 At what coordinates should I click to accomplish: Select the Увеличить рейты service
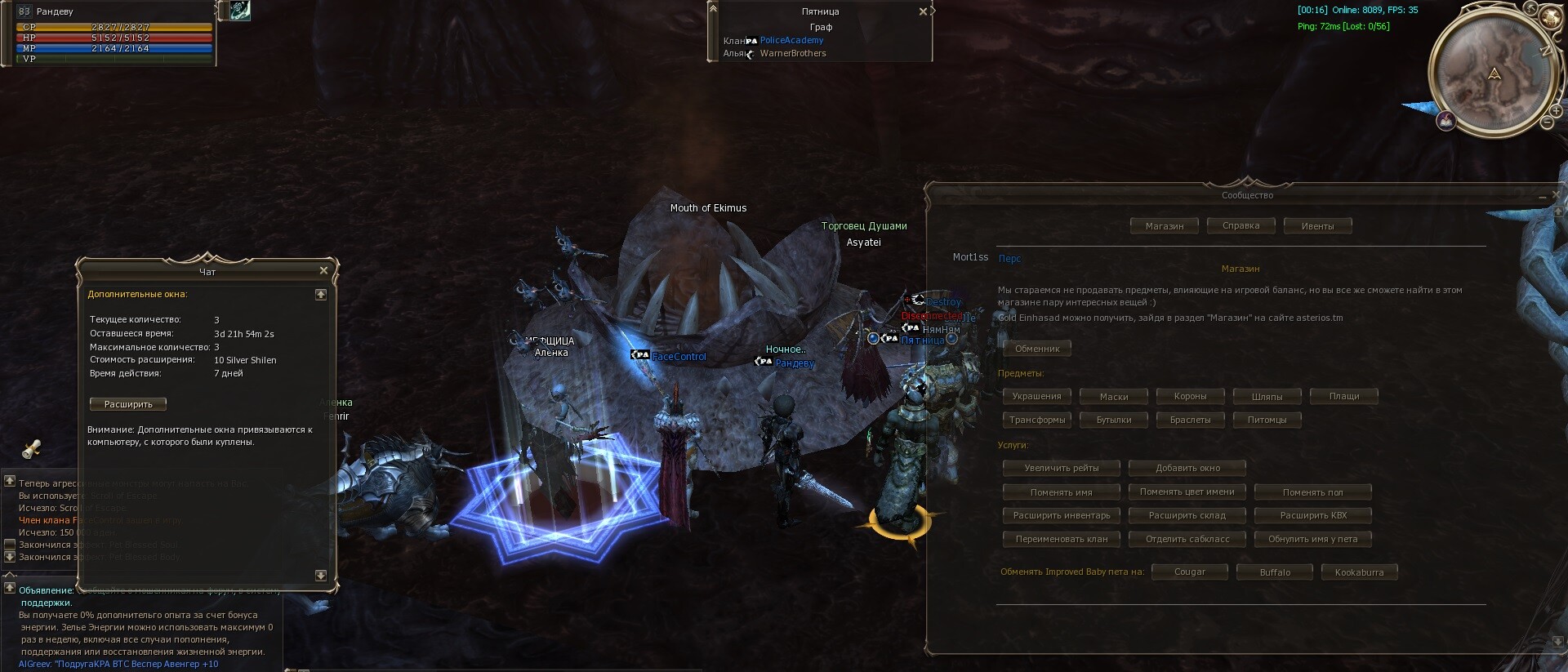point(1062,469)
